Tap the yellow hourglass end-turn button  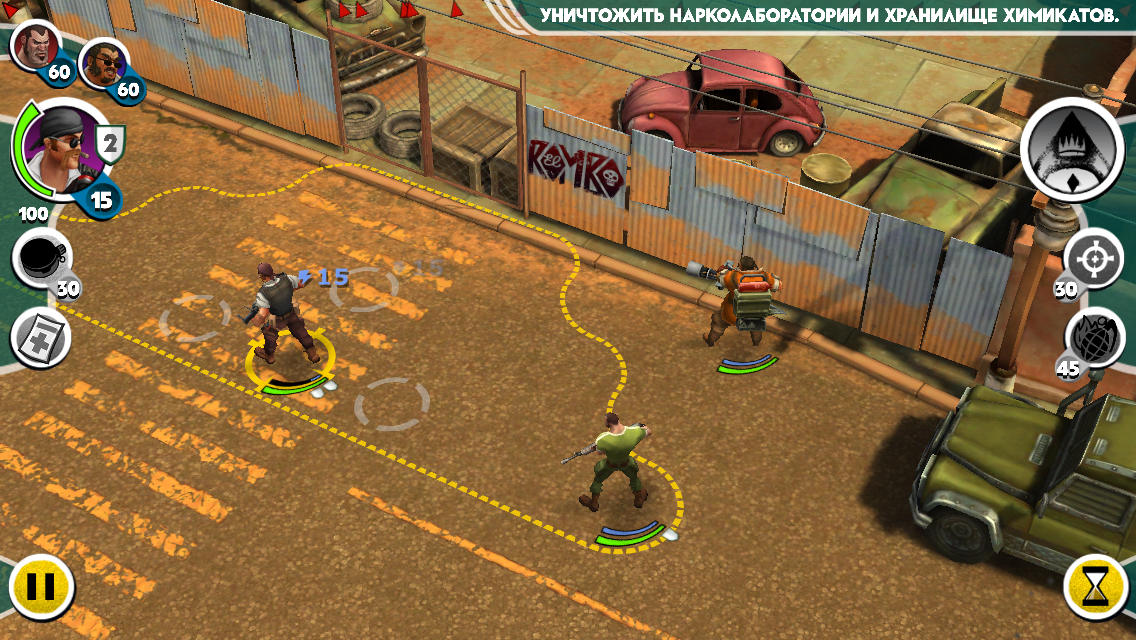pos(1095,587)
